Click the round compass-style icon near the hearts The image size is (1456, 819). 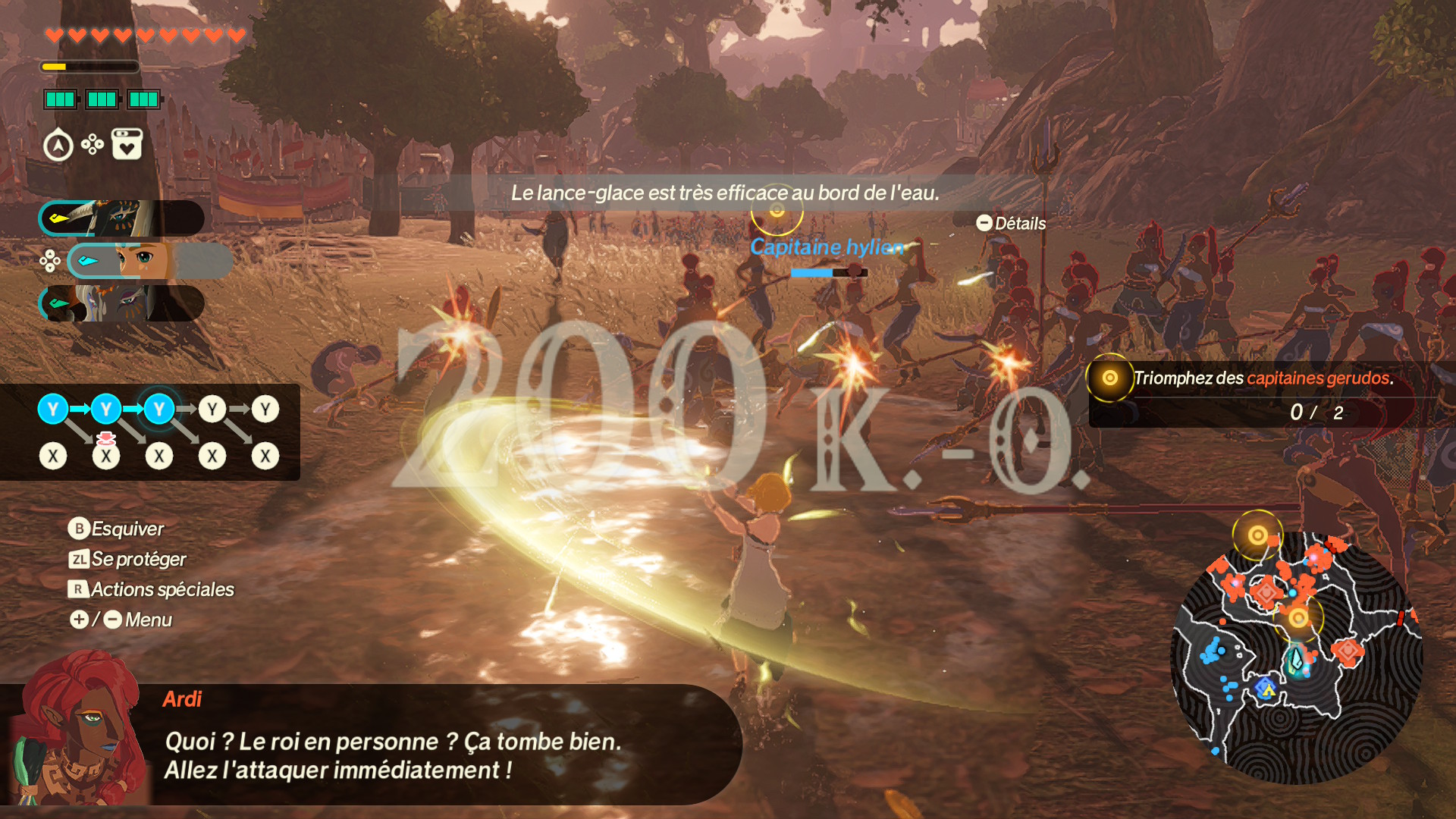point(58,145)
